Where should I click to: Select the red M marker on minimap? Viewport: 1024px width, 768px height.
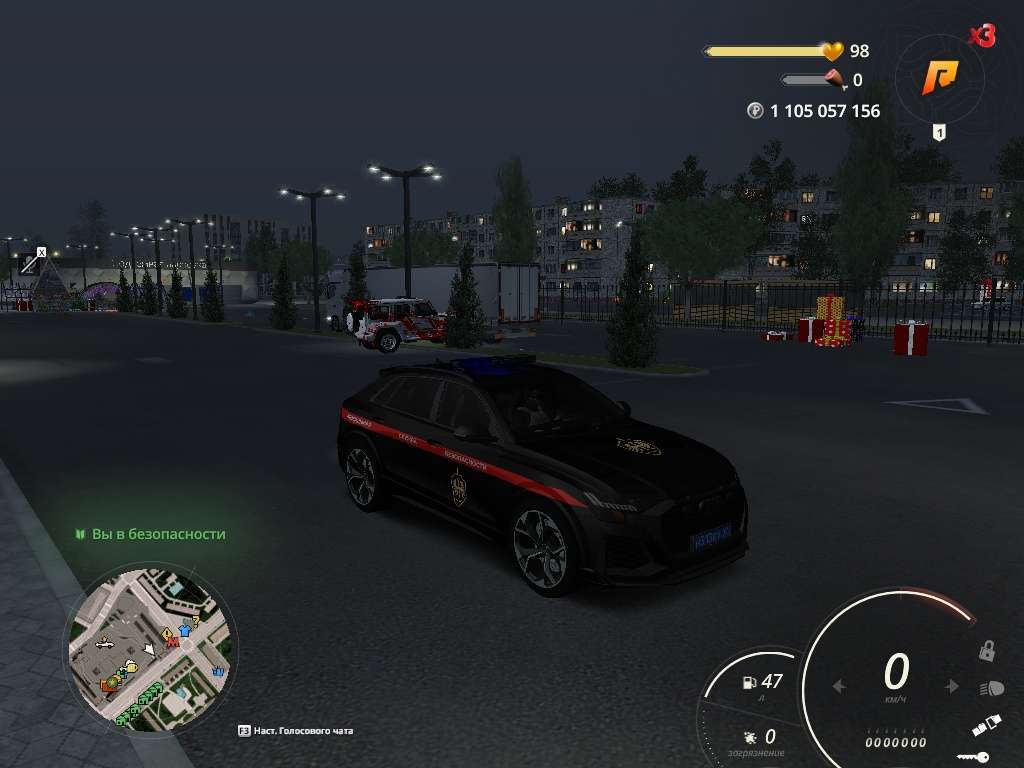171,642
